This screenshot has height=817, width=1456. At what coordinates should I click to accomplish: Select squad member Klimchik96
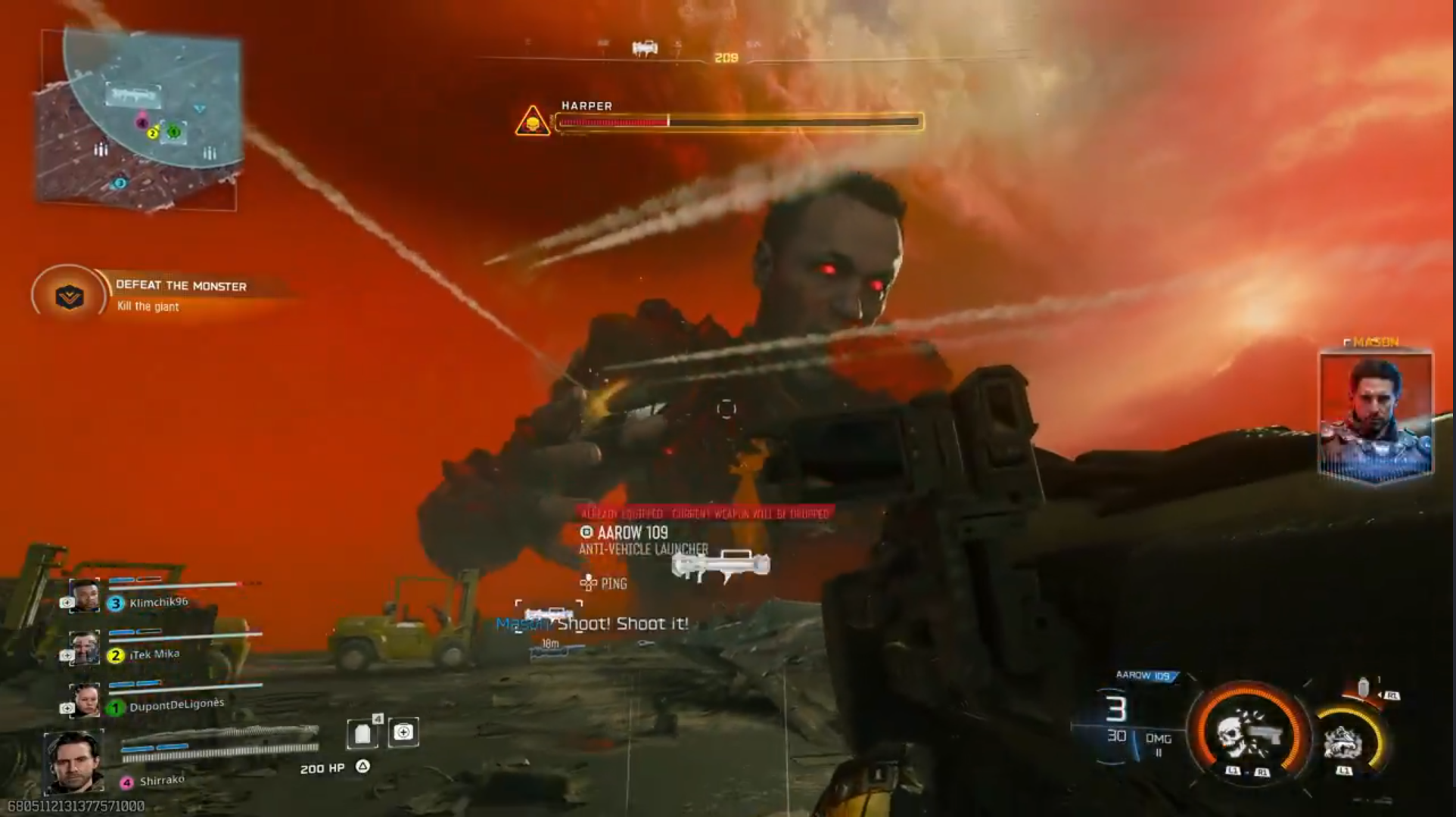158,602
